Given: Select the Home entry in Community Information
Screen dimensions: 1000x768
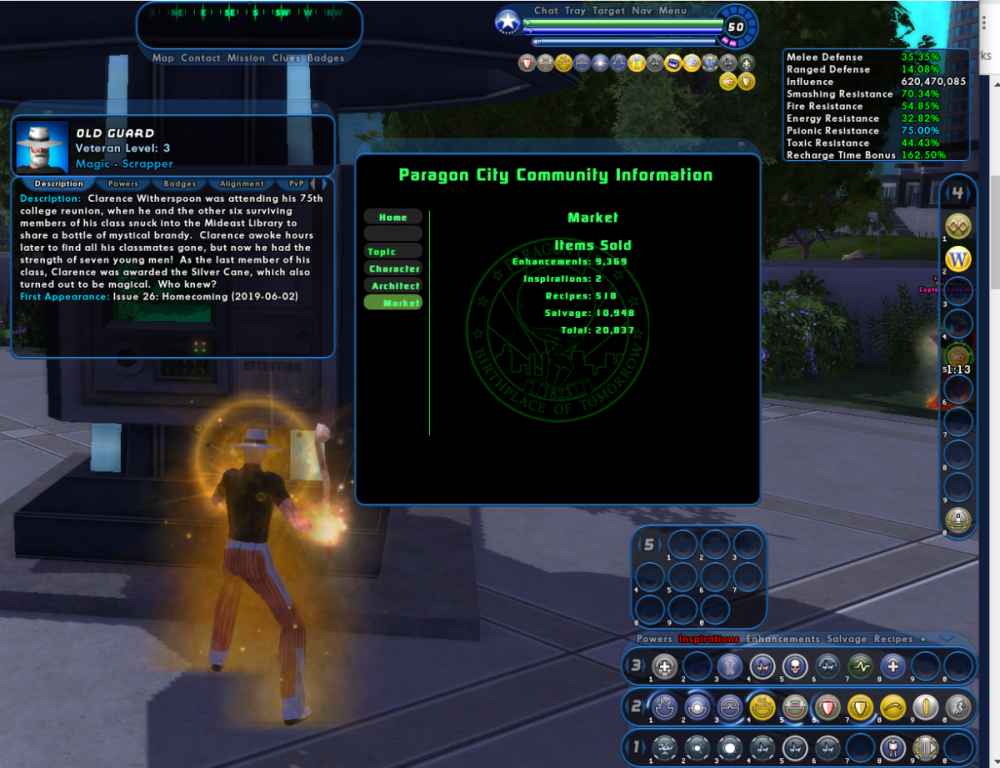Looking at the screenshot, I should (x=393, y=217).
